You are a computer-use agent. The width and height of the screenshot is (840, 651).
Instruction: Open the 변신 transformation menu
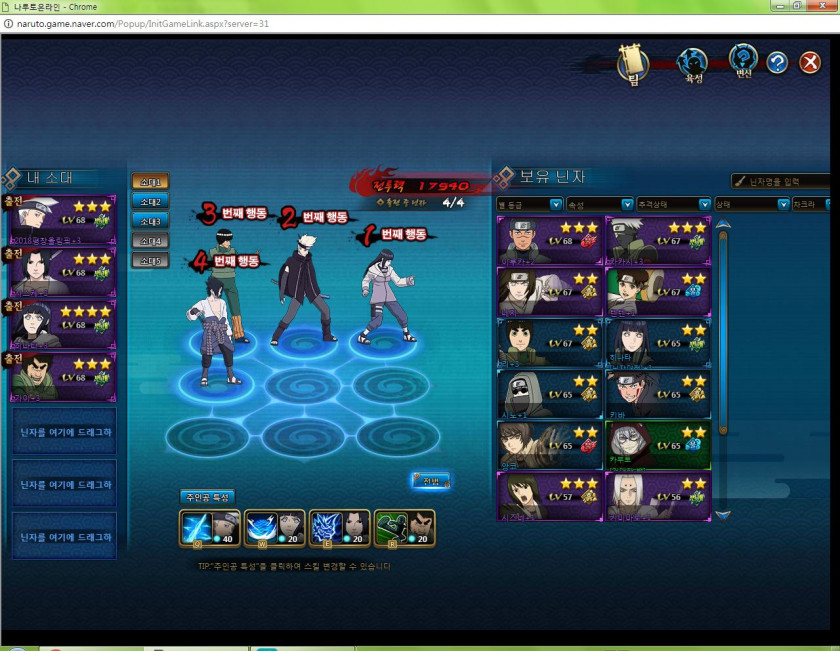[743, 64]
